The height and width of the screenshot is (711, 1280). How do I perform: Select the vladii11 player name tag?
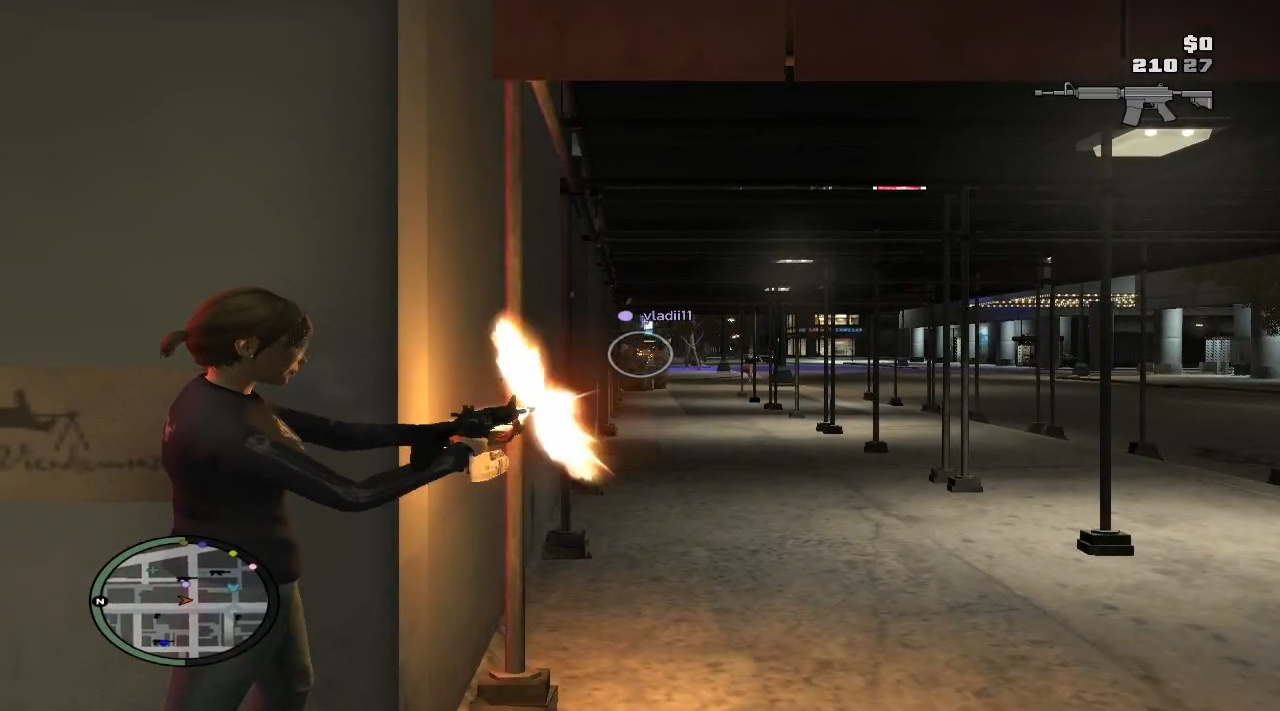coord(666,316)
